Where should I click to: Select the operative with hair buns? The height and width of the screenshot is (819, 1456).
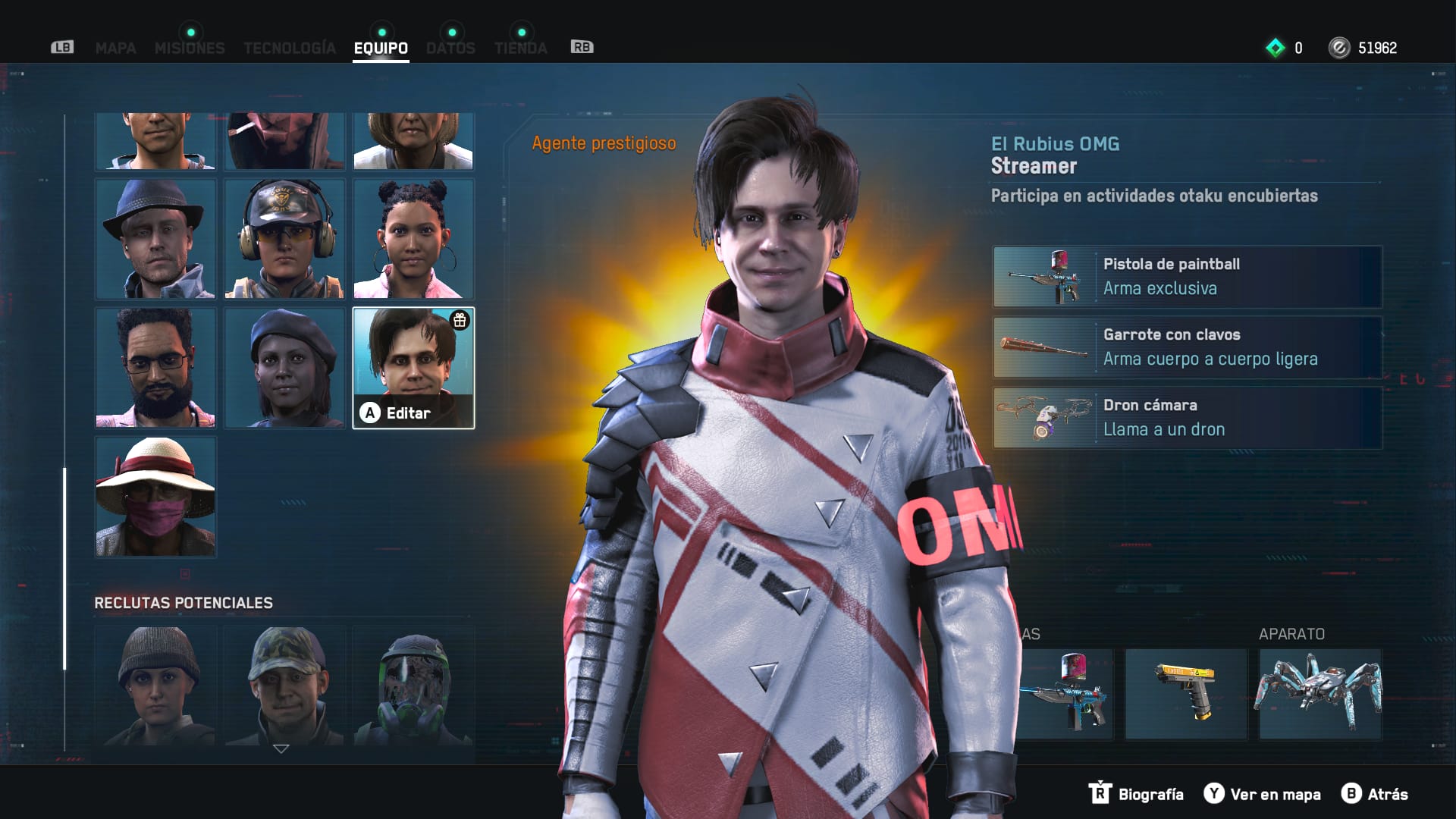[413, 239]
